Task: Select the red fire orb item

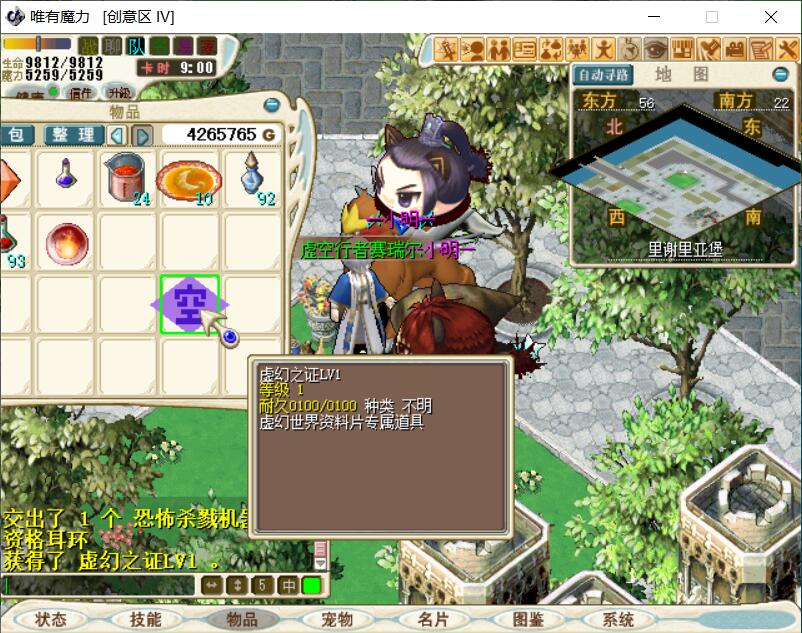Action: coord(66,243)
